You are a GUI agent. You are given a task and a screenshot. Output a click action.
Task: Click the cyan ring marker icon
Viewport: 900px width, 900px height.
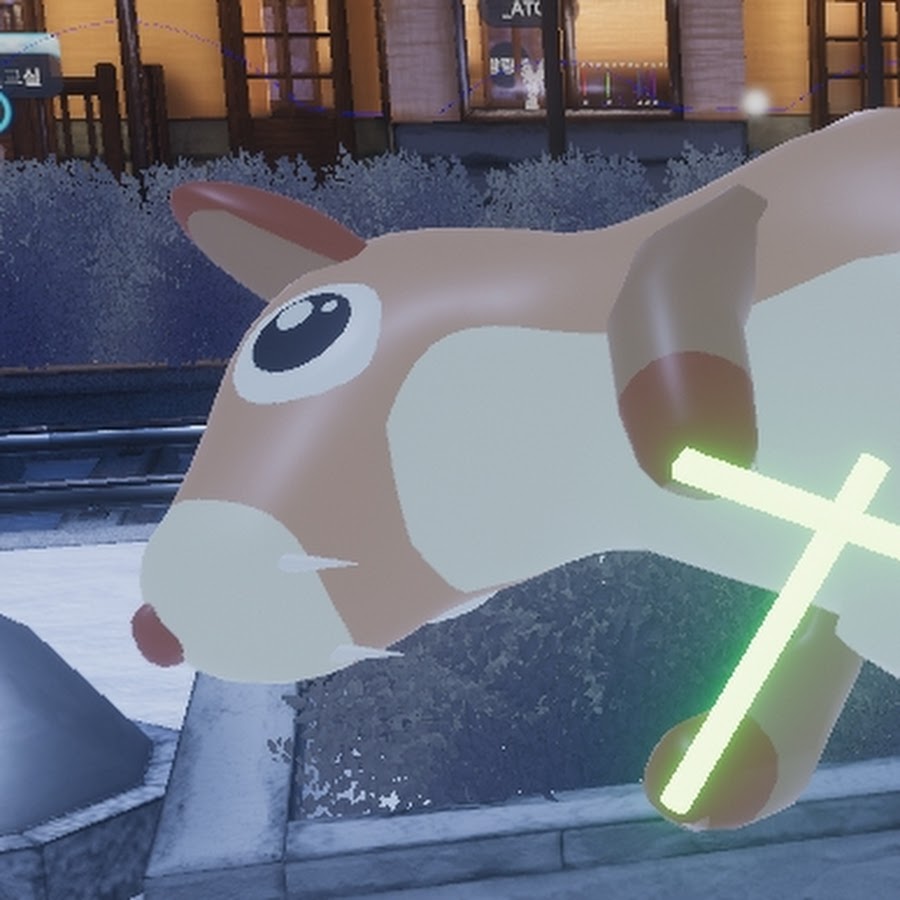tap(4, 112)
